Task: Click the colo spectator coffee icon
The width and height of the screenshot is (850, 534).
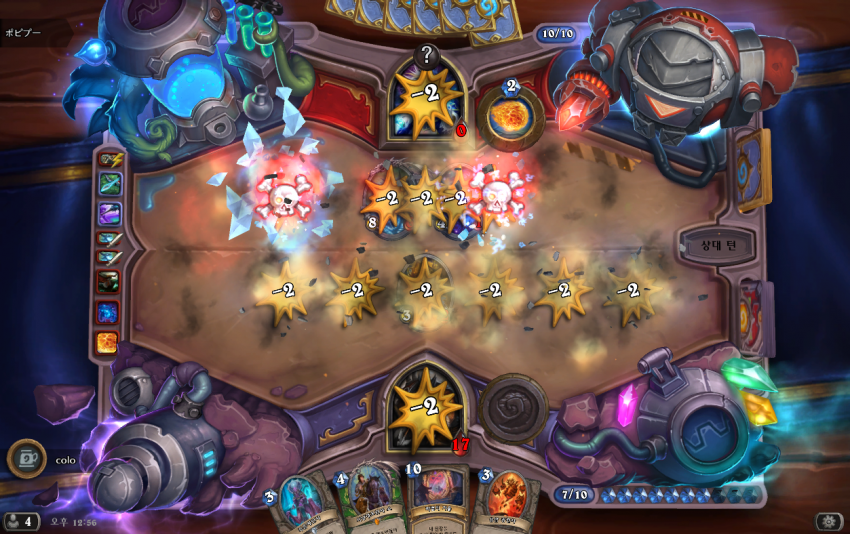Action: (26, 459)
